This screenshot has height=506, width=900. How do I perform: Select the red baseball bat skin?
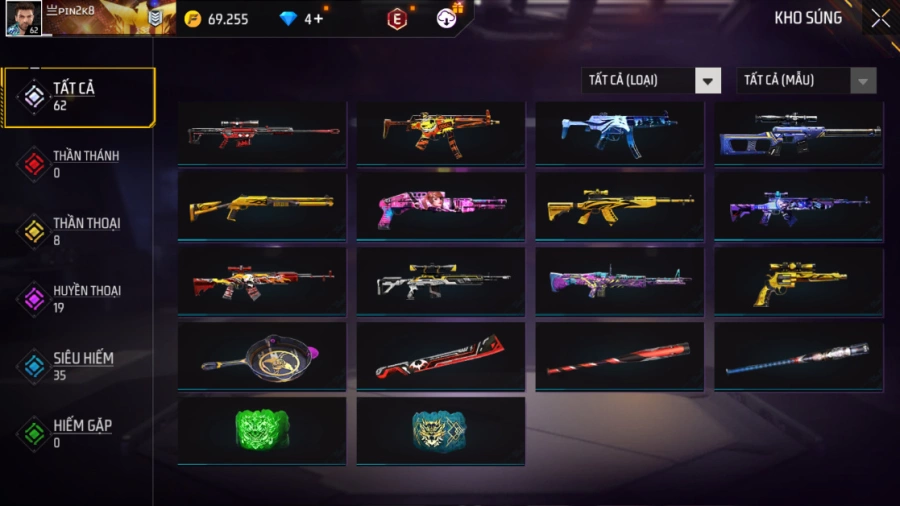click(619, 357)
